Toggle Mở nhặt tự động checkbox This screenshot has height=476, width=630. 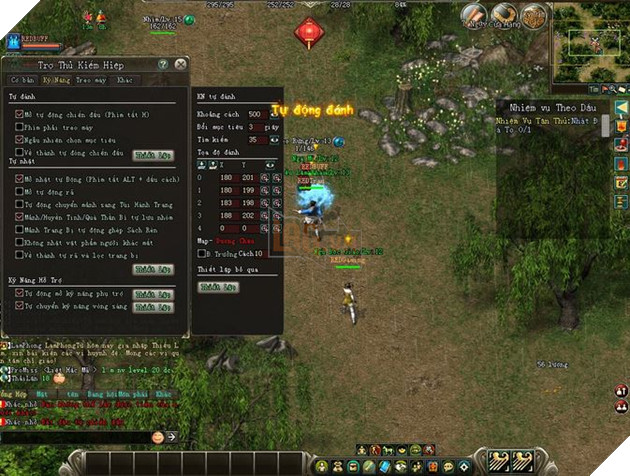click(19, 178)
